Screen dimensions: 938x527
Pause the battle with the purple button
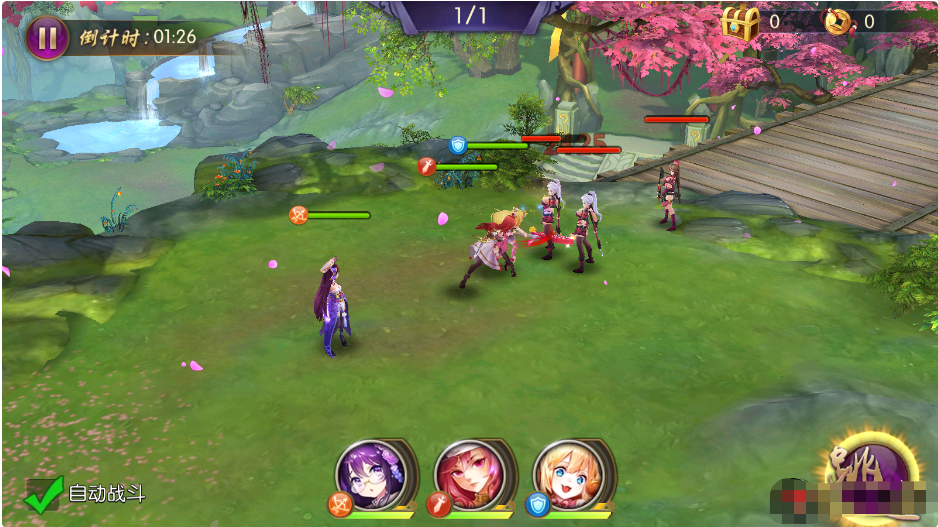coord(47,37)
